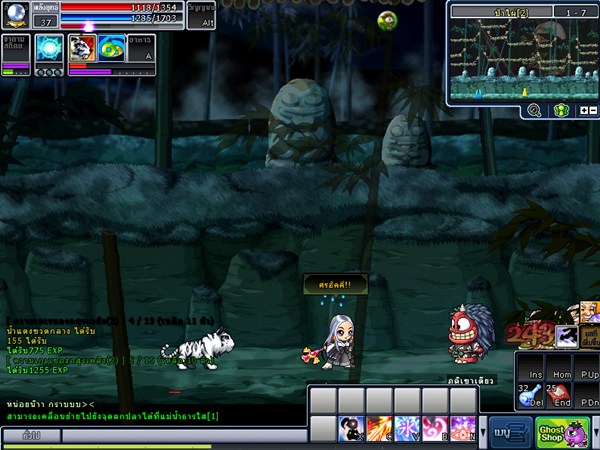Select the white tiger pet portrait
600x450 pixels.
point(81,48)
